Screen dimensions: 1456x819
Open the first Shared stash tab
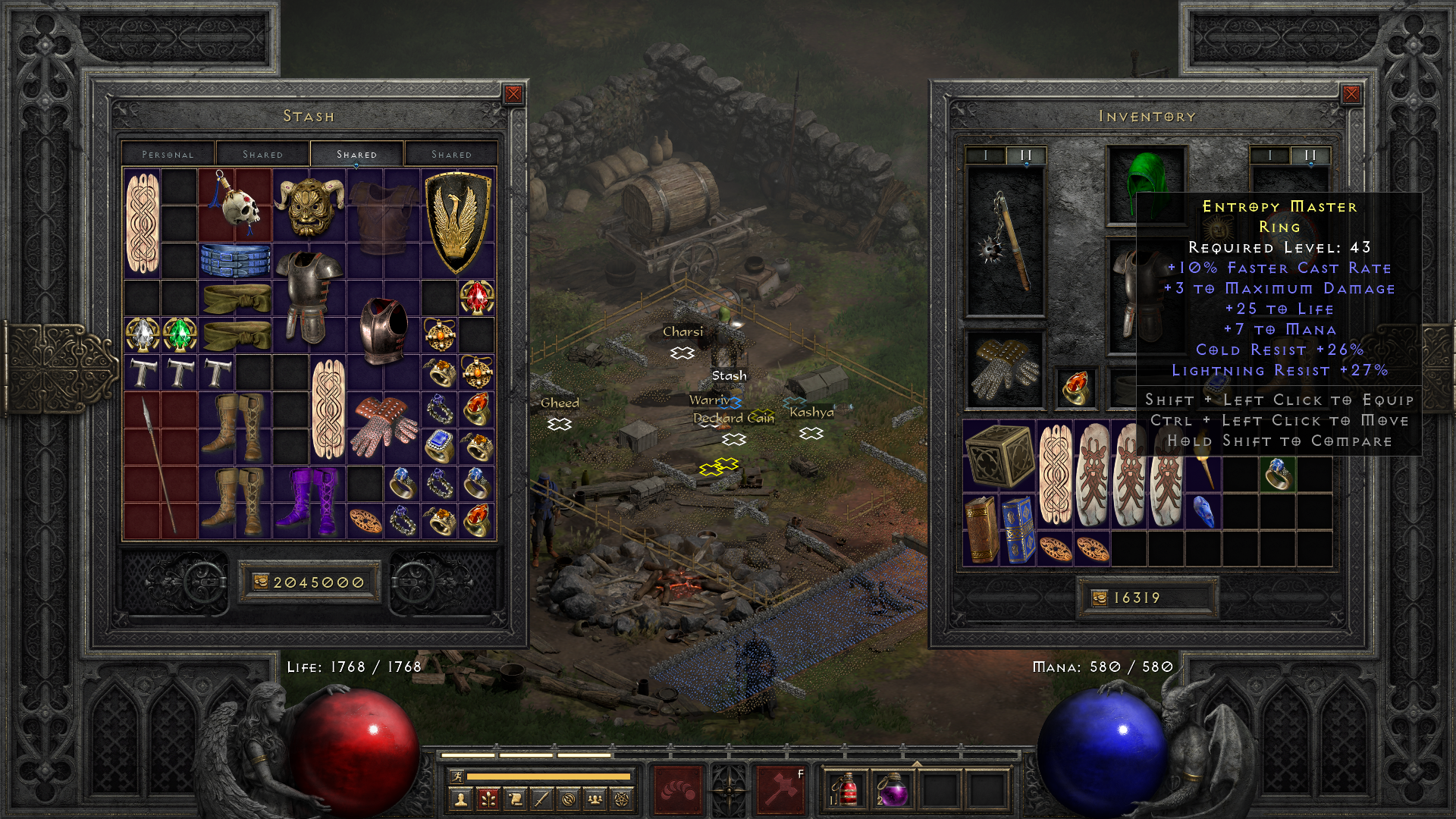[x=262, y=153]
